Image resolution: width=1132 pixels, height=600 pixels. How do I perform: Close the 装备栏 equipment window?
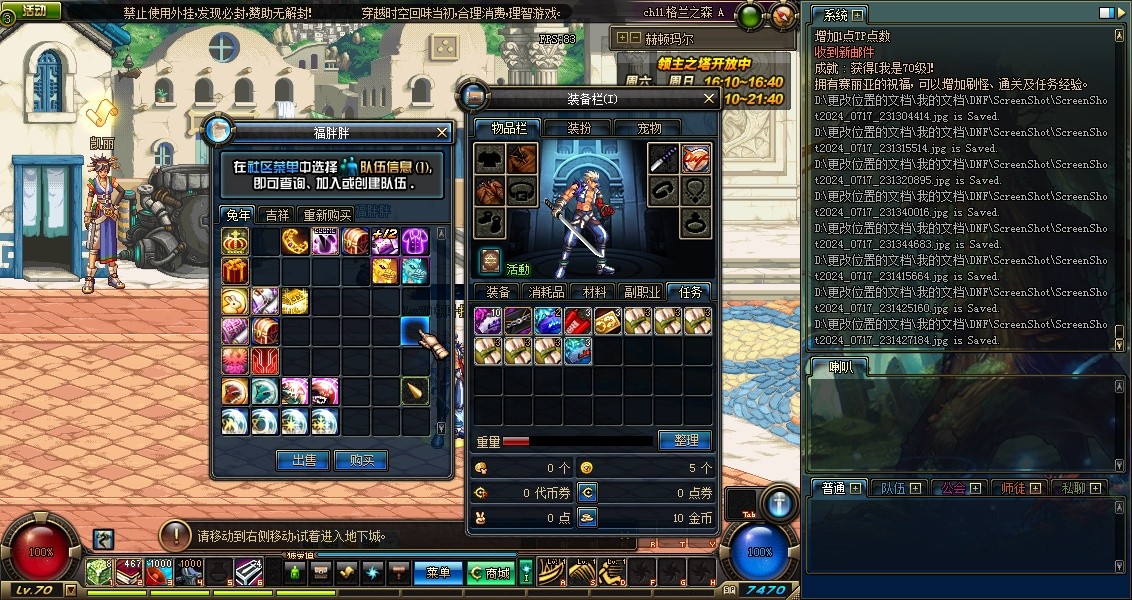click(x=709, y=99)
